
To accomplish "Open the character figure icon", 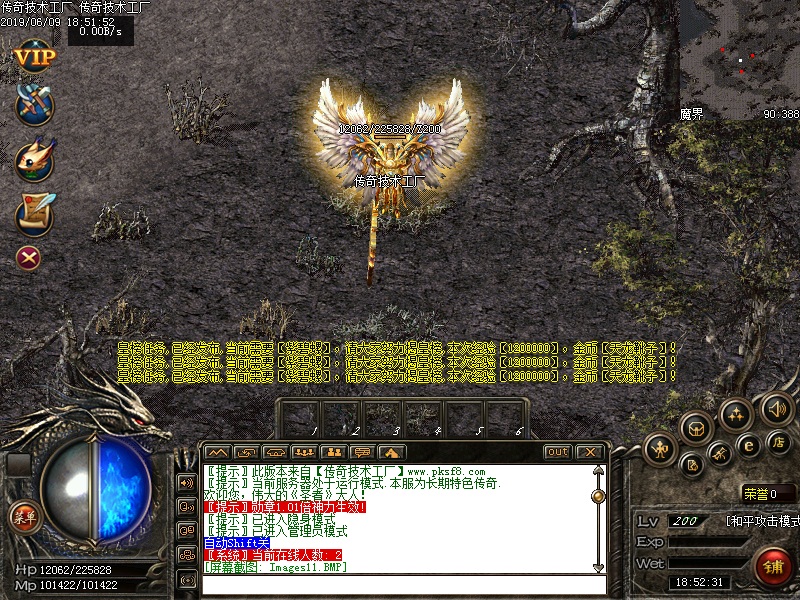I will click(660, 449).
